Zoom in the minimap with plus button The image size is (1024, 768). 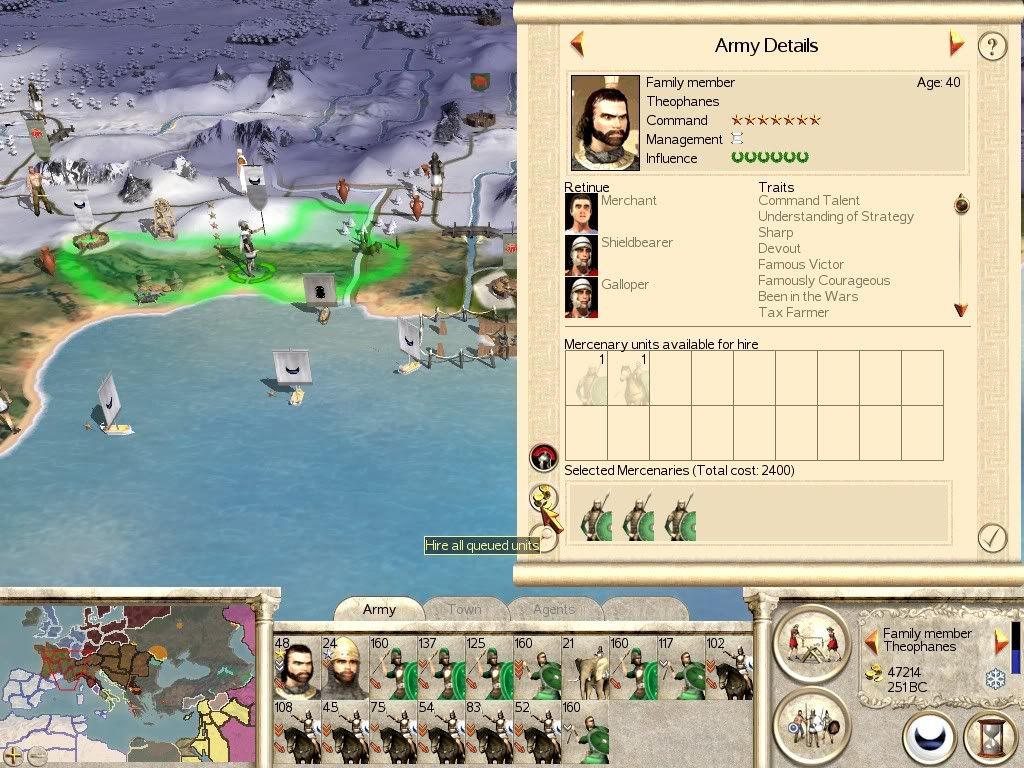[x=13, y=755]
